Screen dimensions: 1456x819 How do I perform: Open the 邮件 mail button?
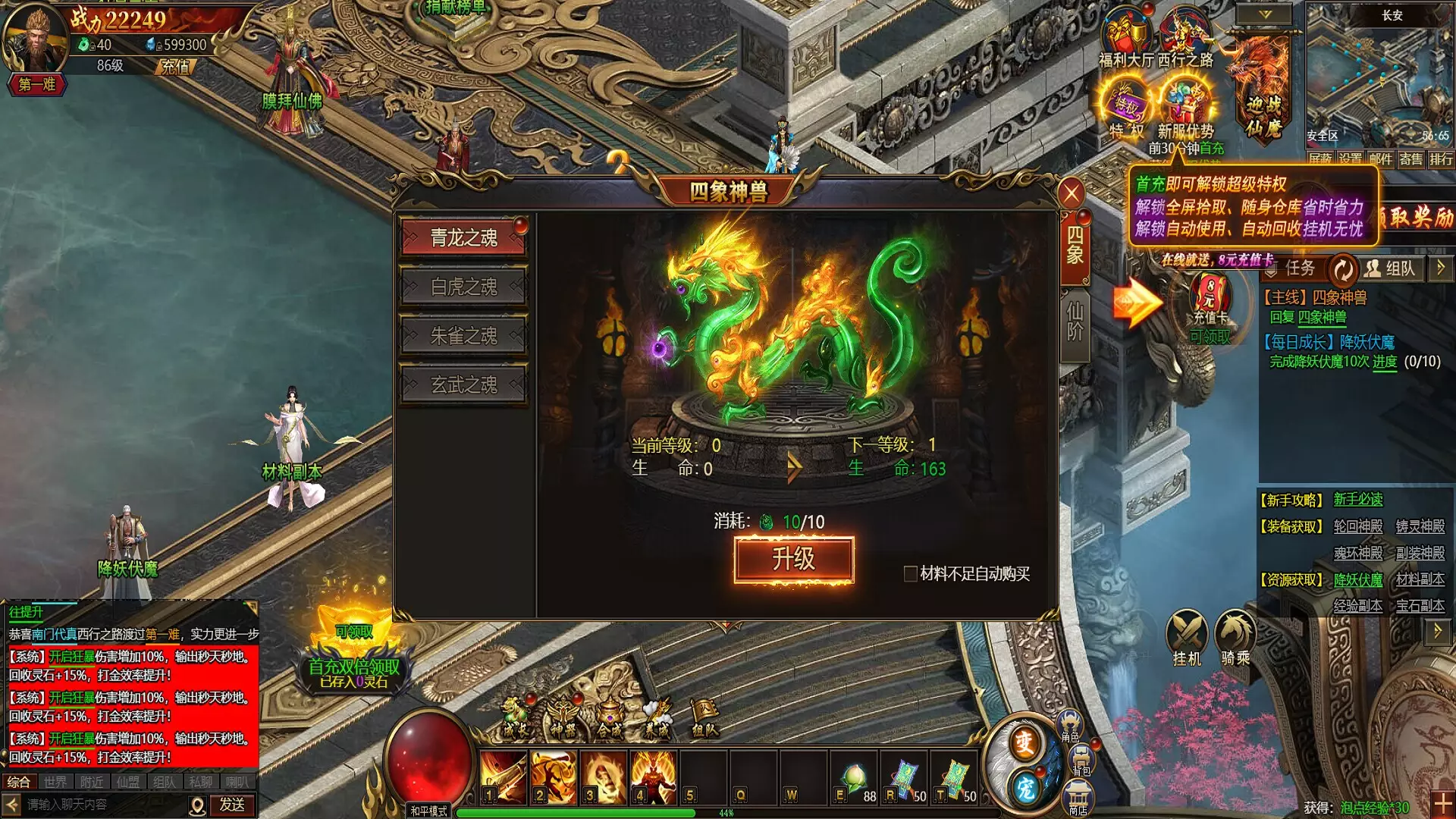coord(1380,159)
